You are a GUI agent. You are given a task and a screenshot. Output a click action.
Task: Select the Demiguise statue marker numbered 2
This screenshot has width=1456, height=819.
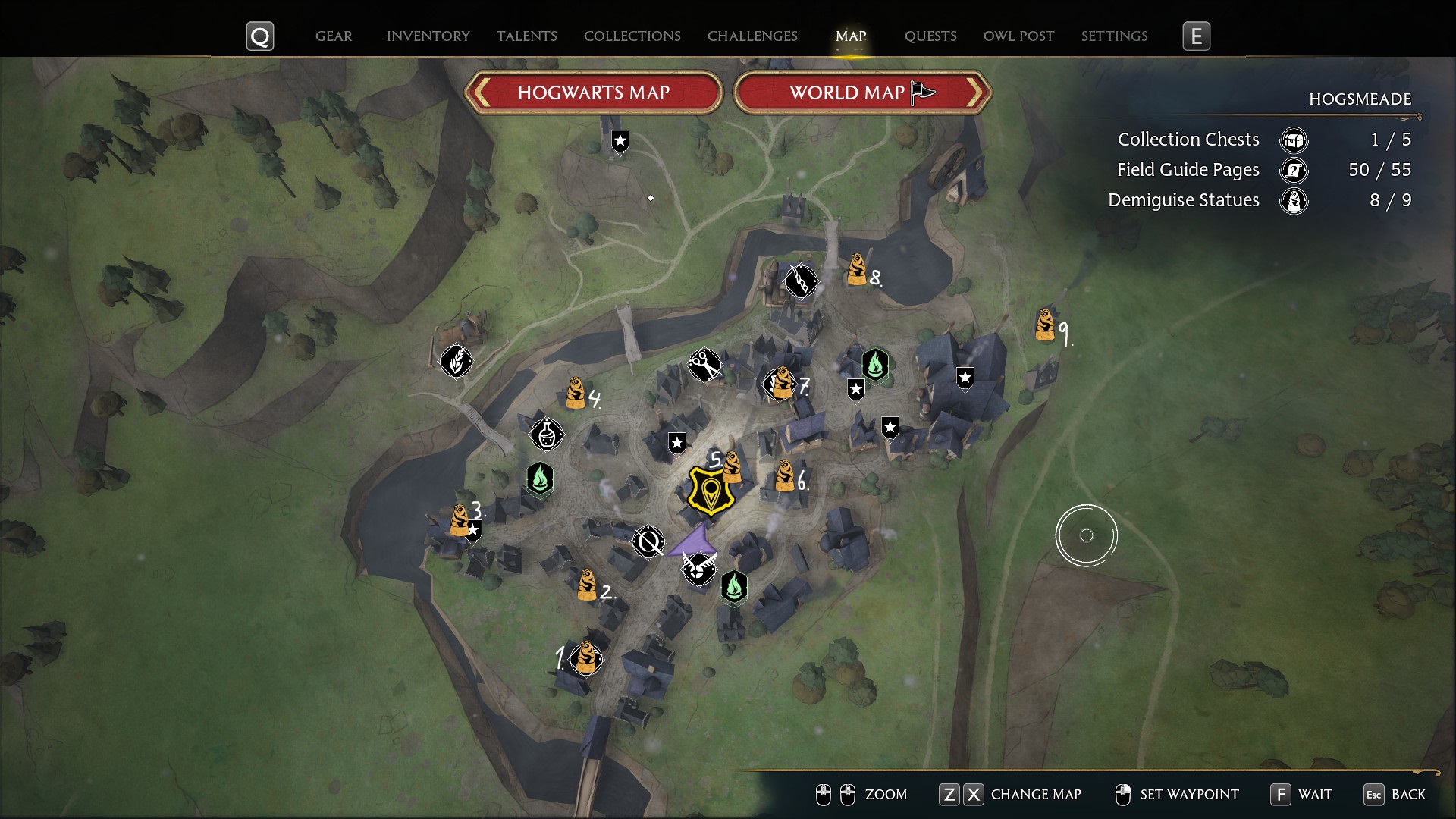click(x=586, y=585)
